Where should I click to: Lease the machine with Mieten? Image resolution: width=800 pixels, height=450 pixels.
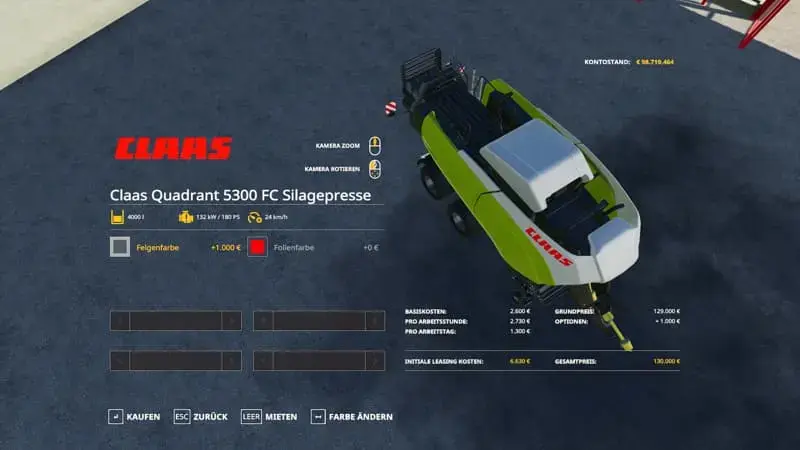click(x=269, y=416)
